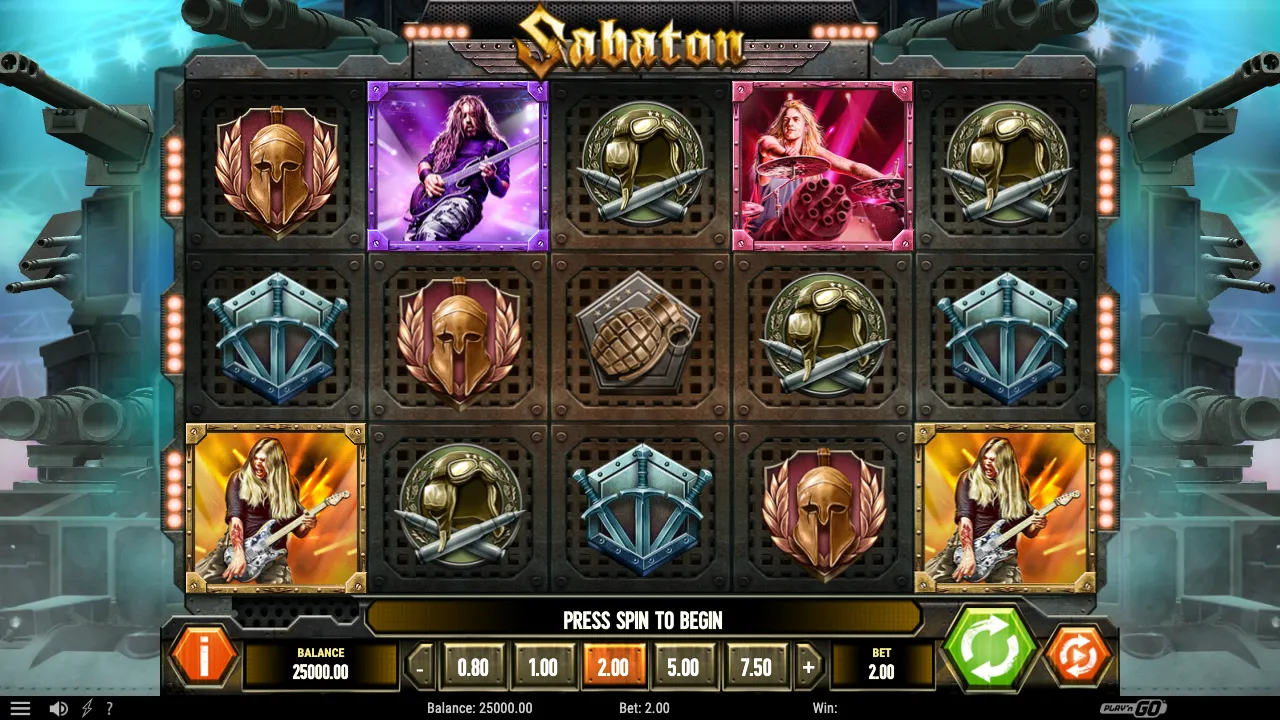Select the 0.80 bet amount
Screen dimensions: 1280x720
pyautogui.click(x=472, y=665)
